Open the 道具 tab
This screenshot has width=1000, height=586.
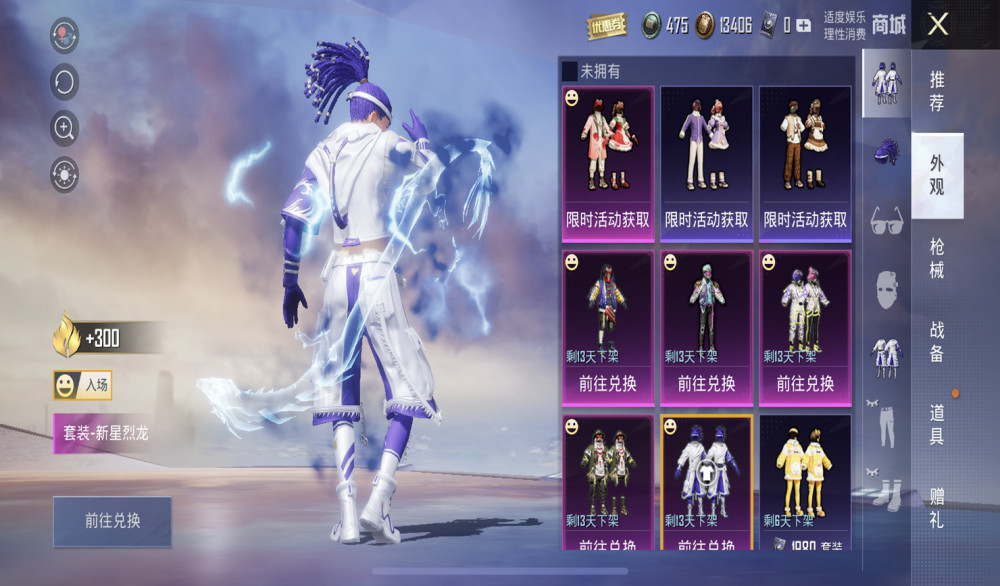click(937, 424)
